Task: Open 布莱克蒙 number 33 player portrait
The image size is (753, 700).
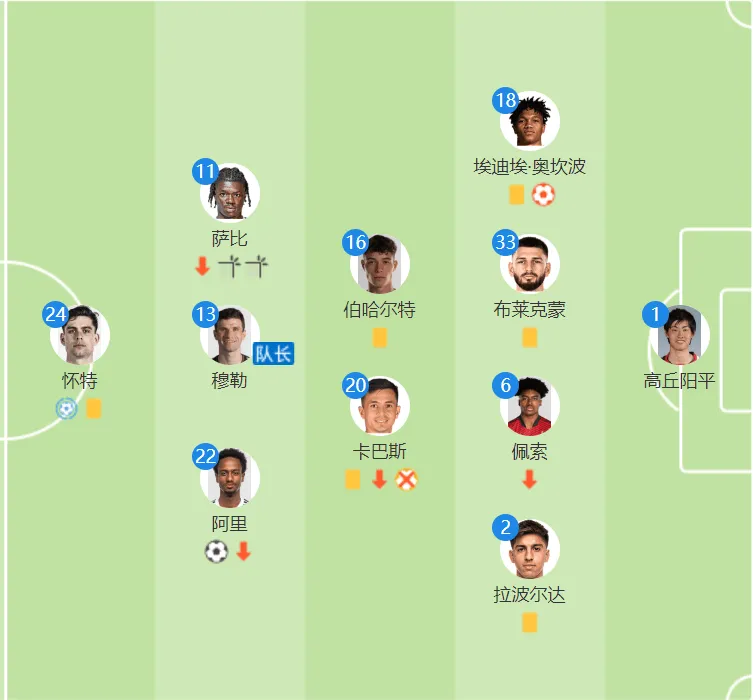Action: coord(530,265)
